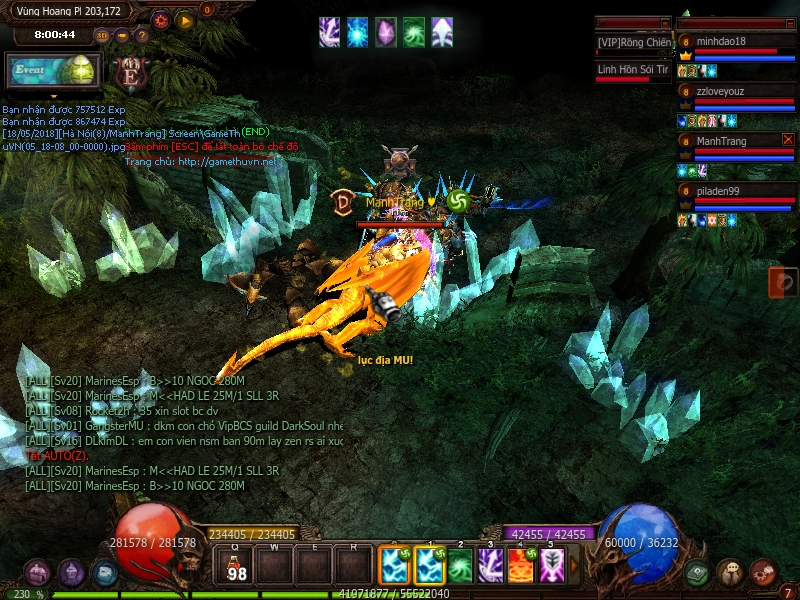The width and height of the screenshot is (800, 600).
Task: Click the red E shield emblem
Action: point(130,74)
